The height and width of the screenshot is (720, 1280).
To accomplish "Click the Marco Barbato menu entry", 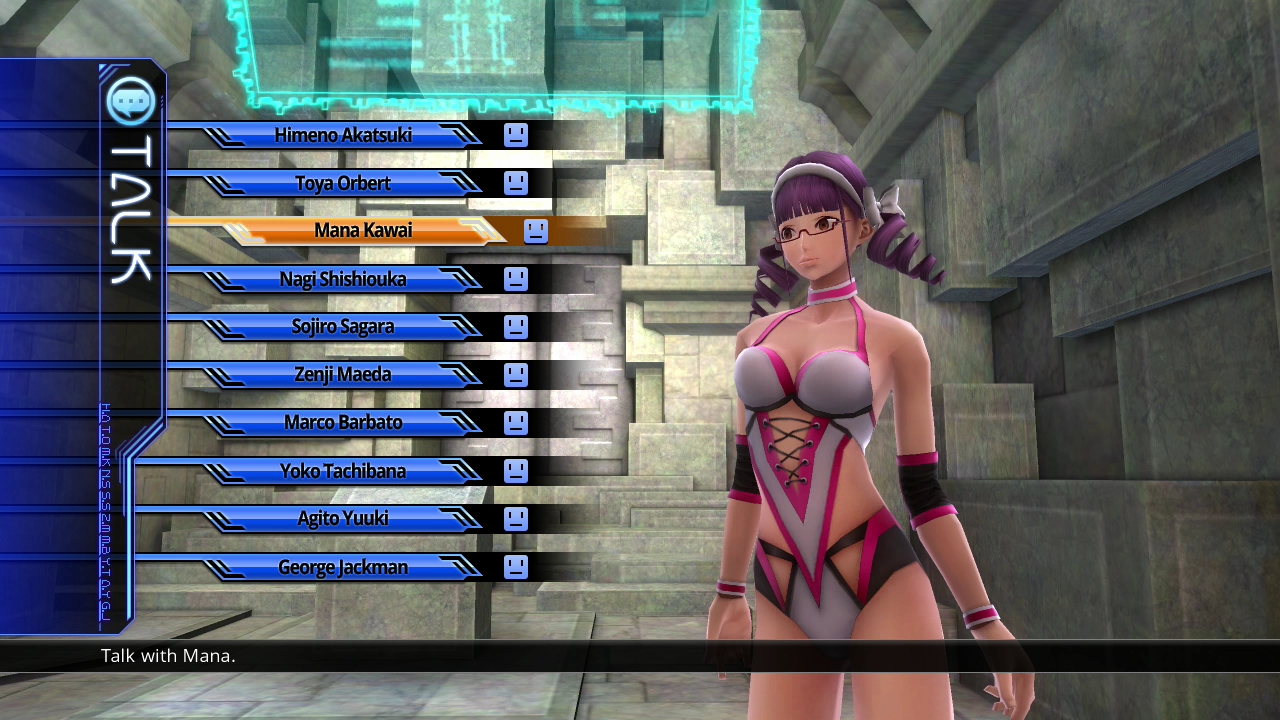I will tap(343, 423).
